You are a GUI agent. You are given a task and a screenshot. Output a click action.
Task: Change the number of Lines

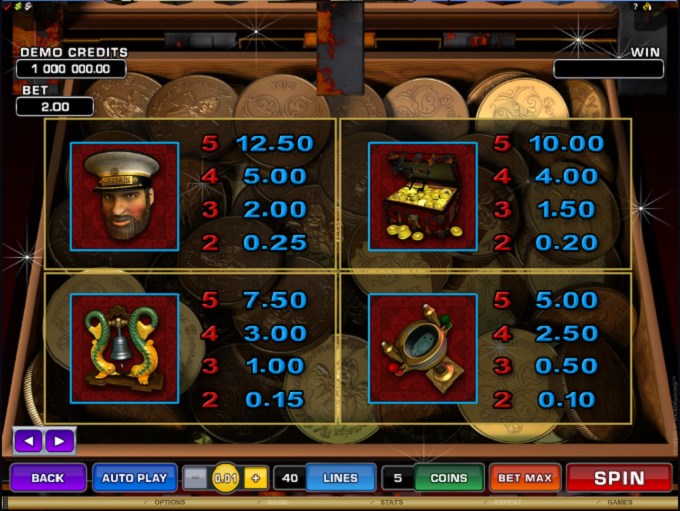click(x=340, y=478)
